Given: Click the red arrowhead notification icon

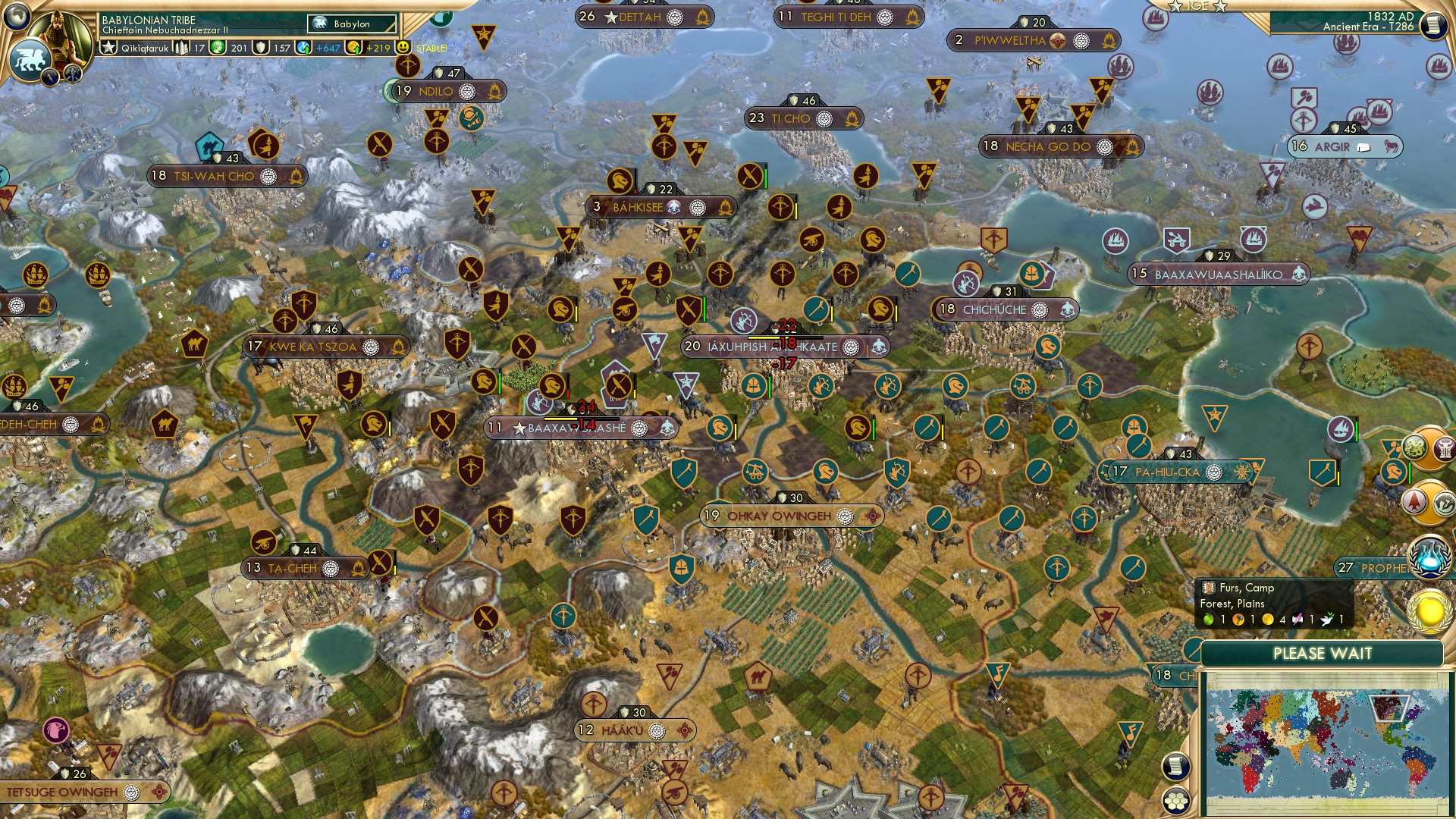Looking at the screenshot, I should click(x=1415, y=501).
